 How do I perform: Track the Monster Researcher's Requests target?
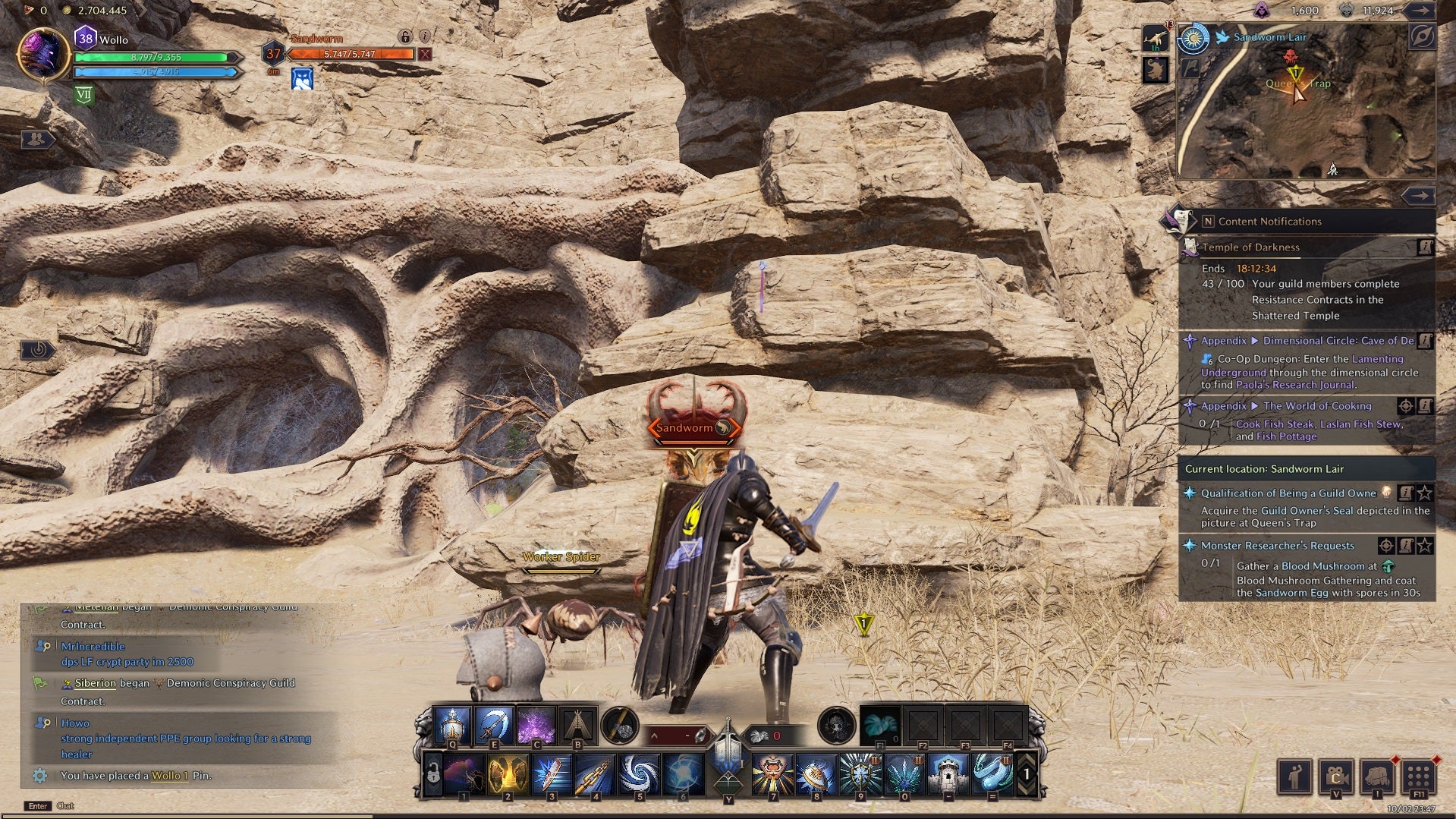point(1385,545)
